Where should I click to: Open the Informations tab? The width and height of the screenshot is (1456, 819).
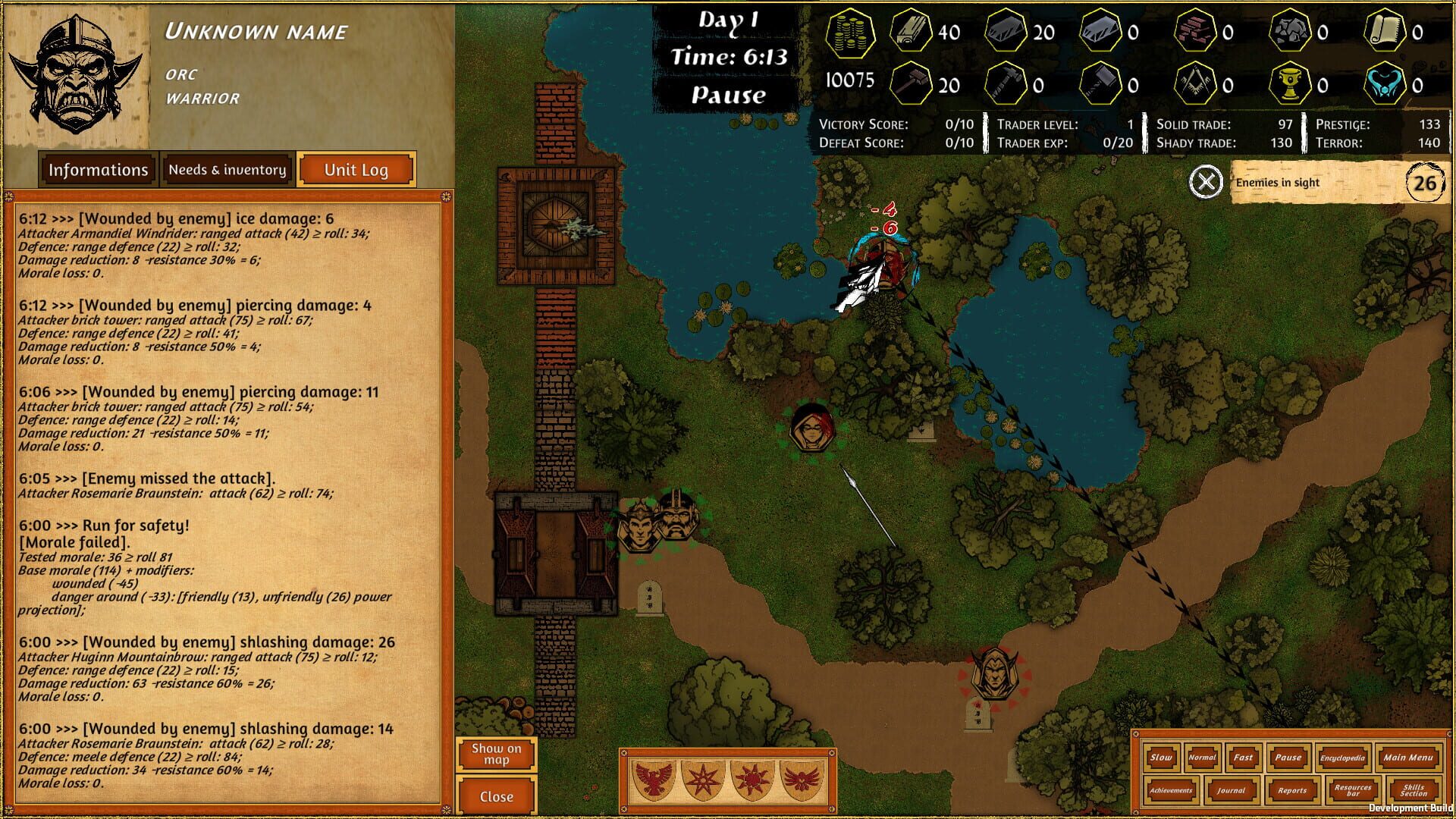pos(98,169)
